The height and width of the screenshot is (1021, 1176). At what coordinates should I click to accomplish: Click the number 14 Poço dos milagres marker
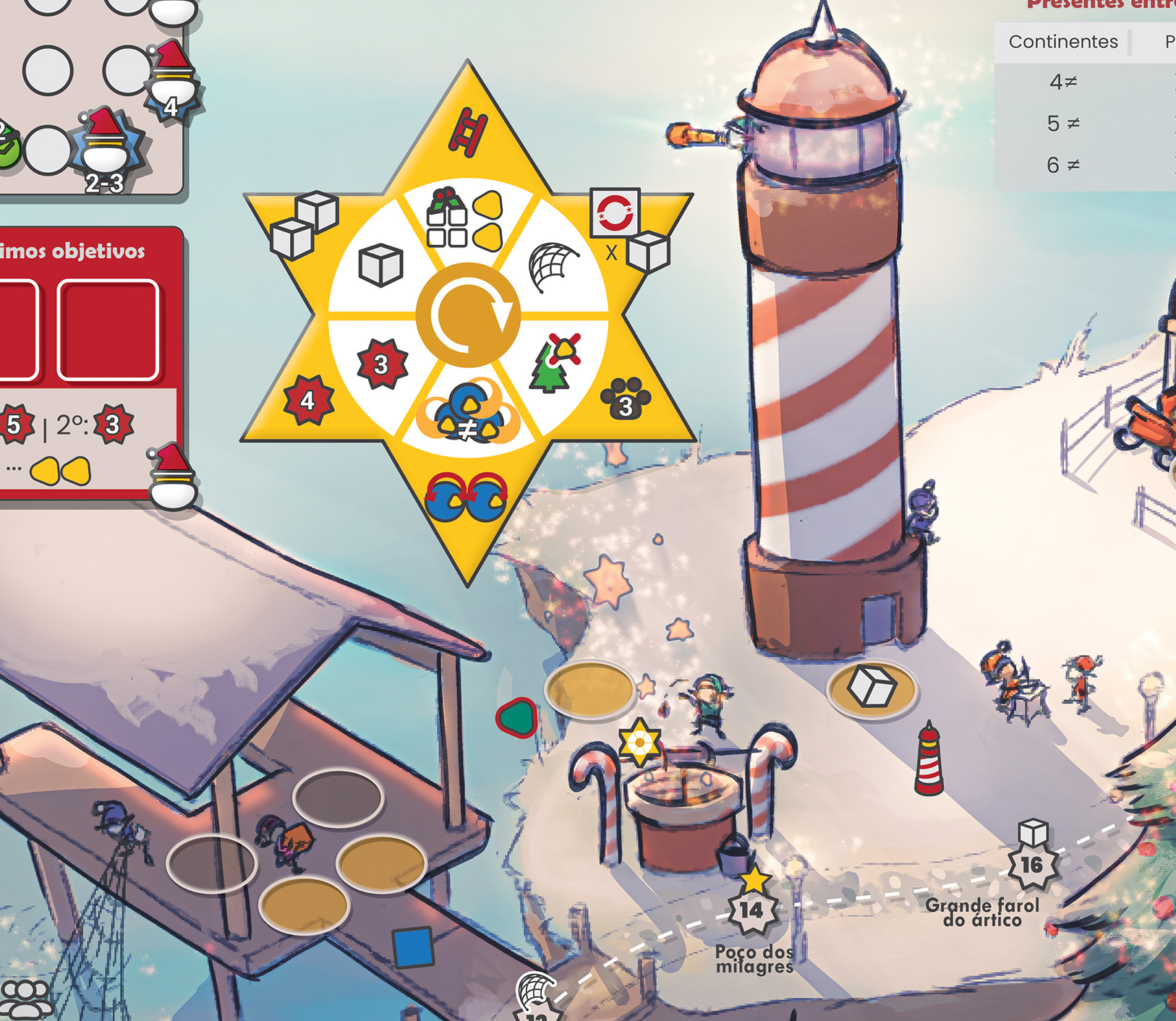751,910
